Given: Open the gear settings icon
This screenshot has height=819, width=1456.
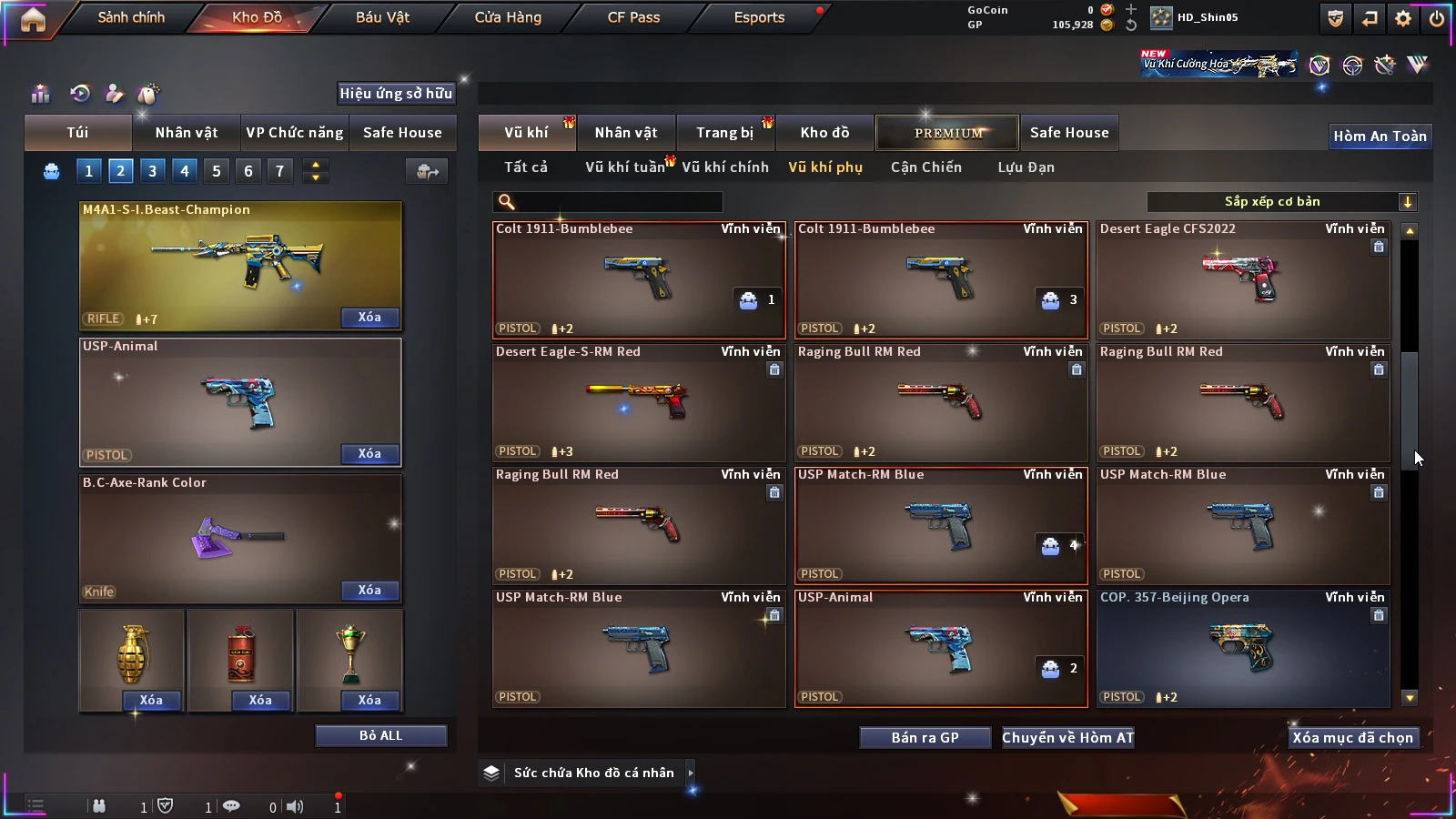Looking at the screenshot, I should tap(1403, 18).
